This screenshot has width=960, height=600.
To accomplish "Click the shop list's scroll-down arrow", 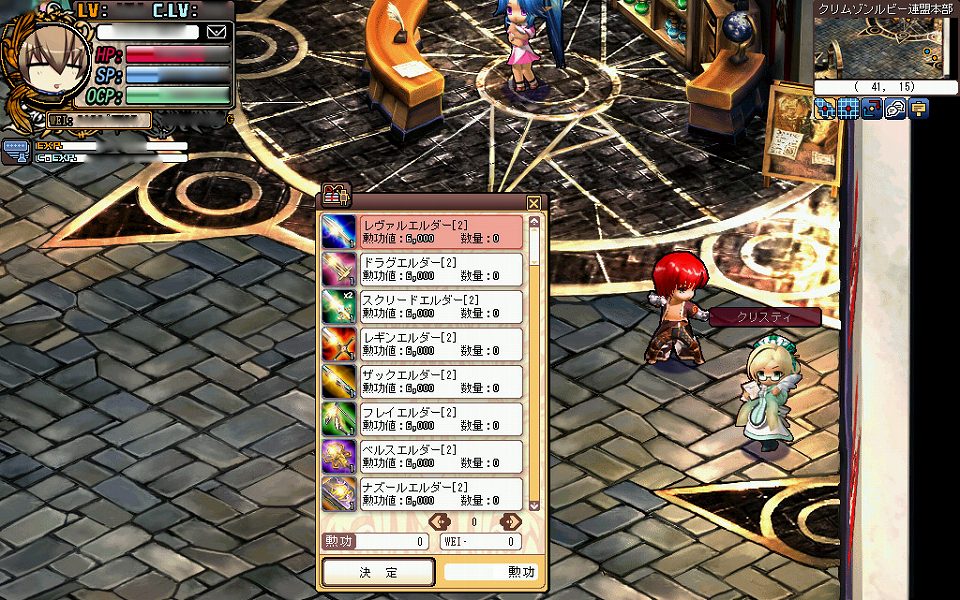I will [534, 505].
